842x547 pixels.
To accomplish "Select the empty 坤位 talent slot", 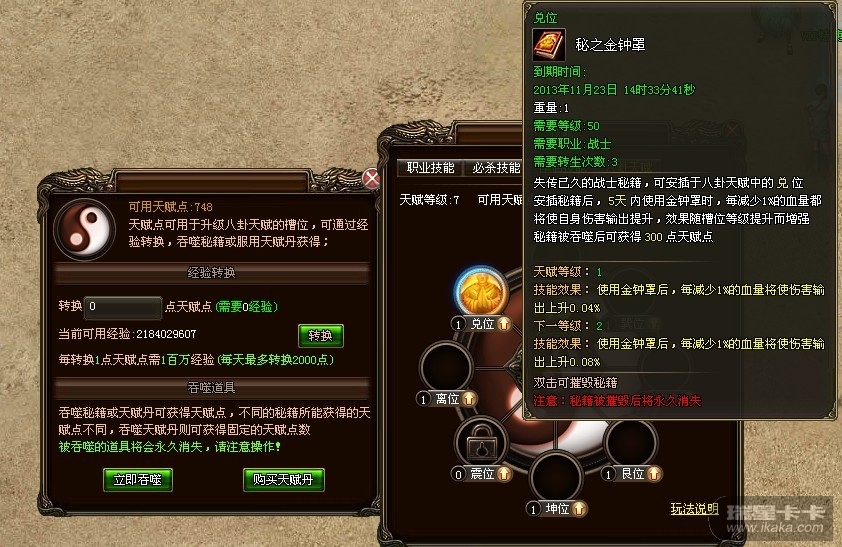I will pos(557,478).
